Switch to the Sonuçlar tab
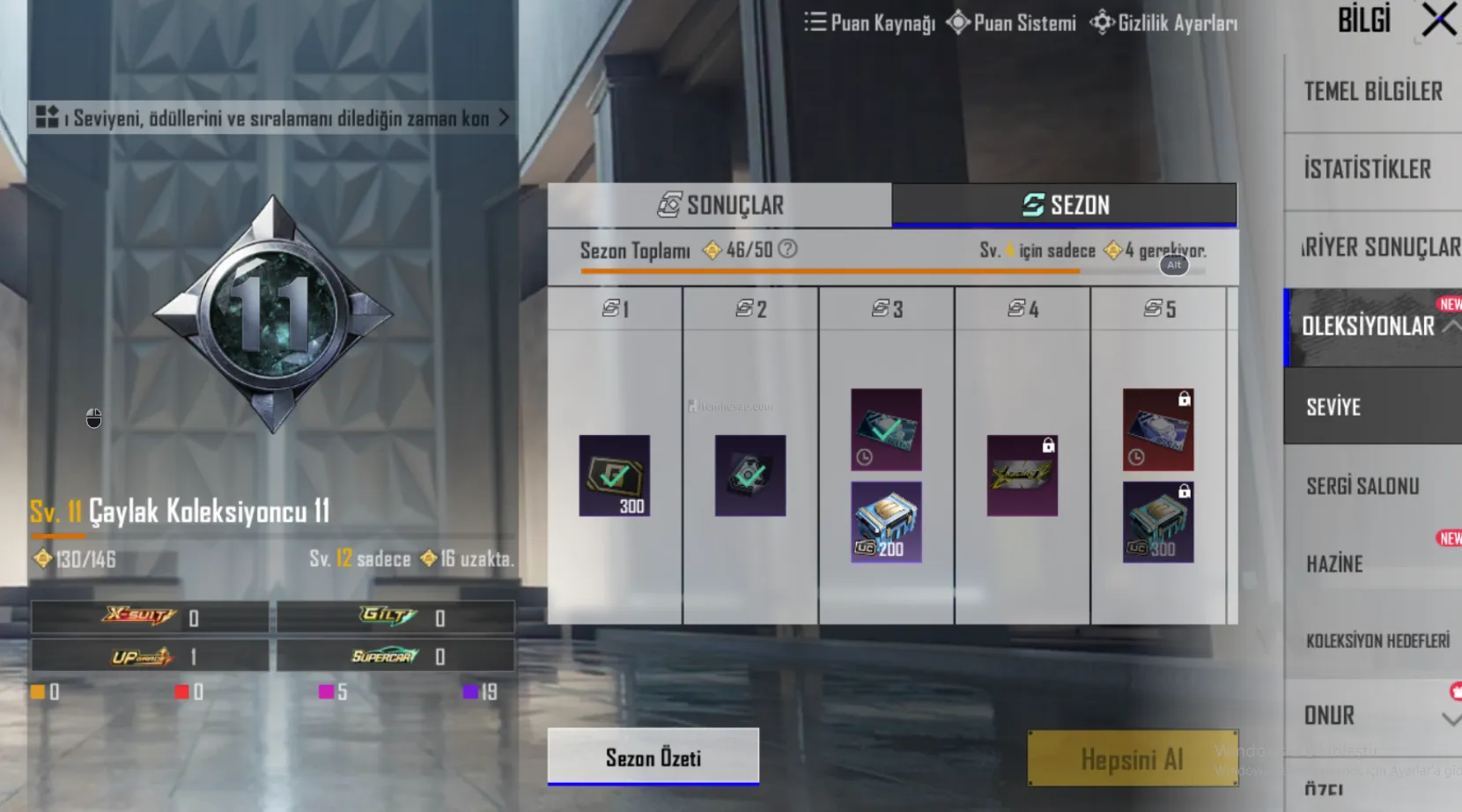Screen dimensions: 1462x812 [720, 205]
